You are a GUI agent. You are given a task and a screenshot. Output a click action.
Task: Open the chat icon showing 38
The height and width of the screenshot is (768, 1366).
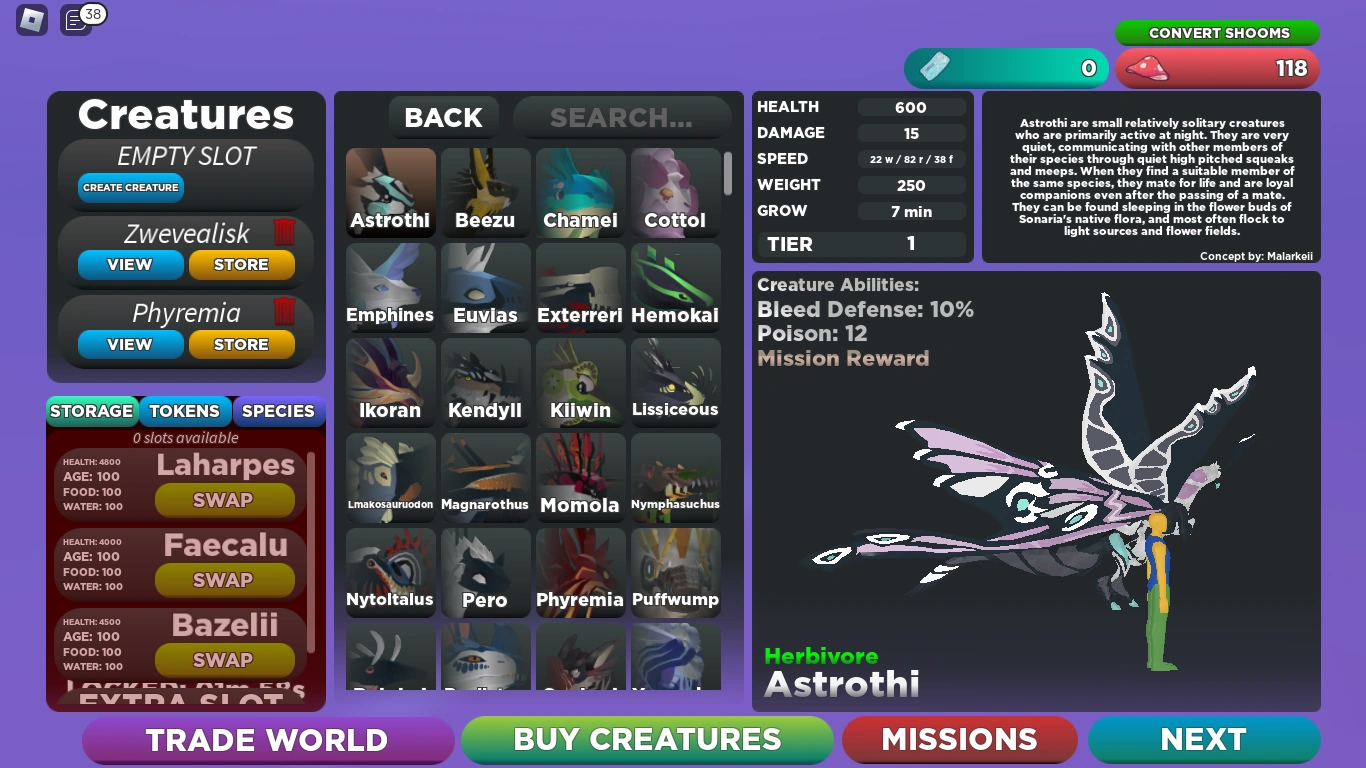[75, 21]
